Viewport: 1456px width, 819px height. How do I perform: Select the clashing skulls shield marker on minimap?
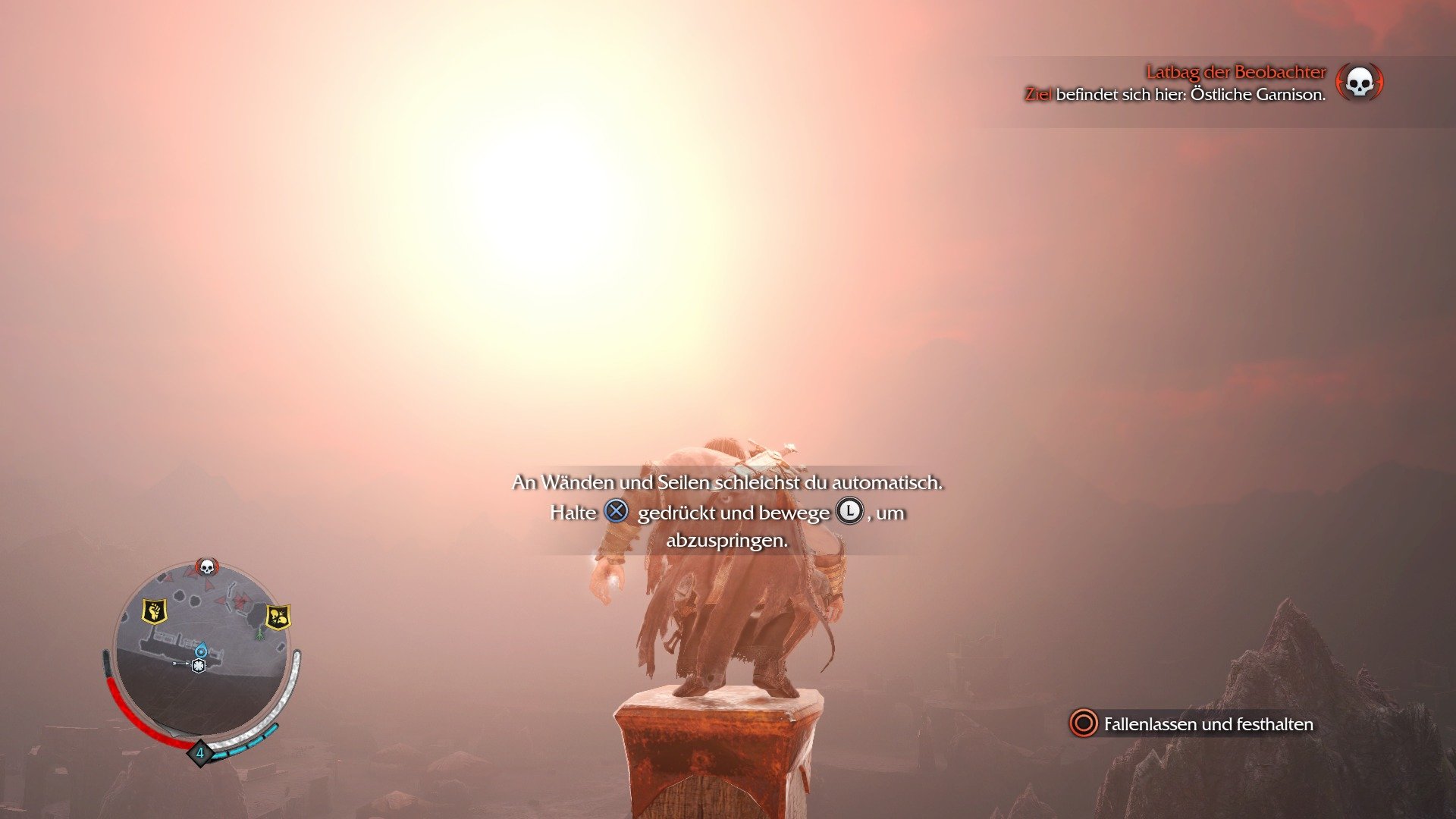click(278, 617)
